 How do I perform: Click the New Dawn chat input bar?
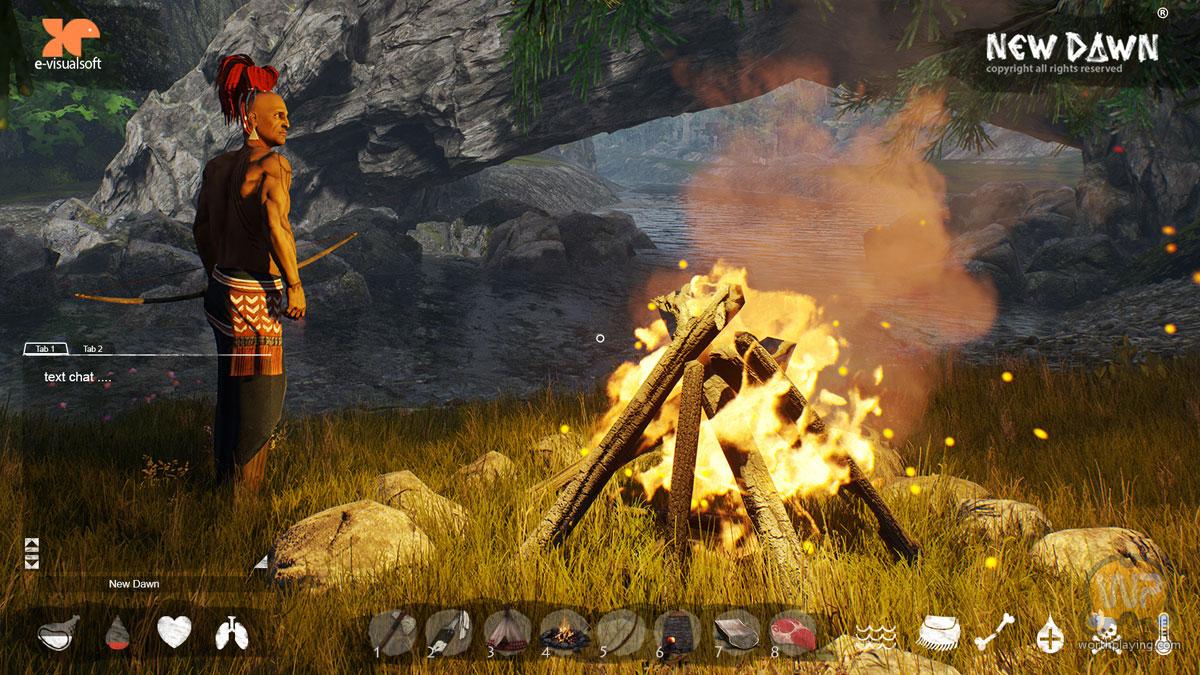point(134,584)
